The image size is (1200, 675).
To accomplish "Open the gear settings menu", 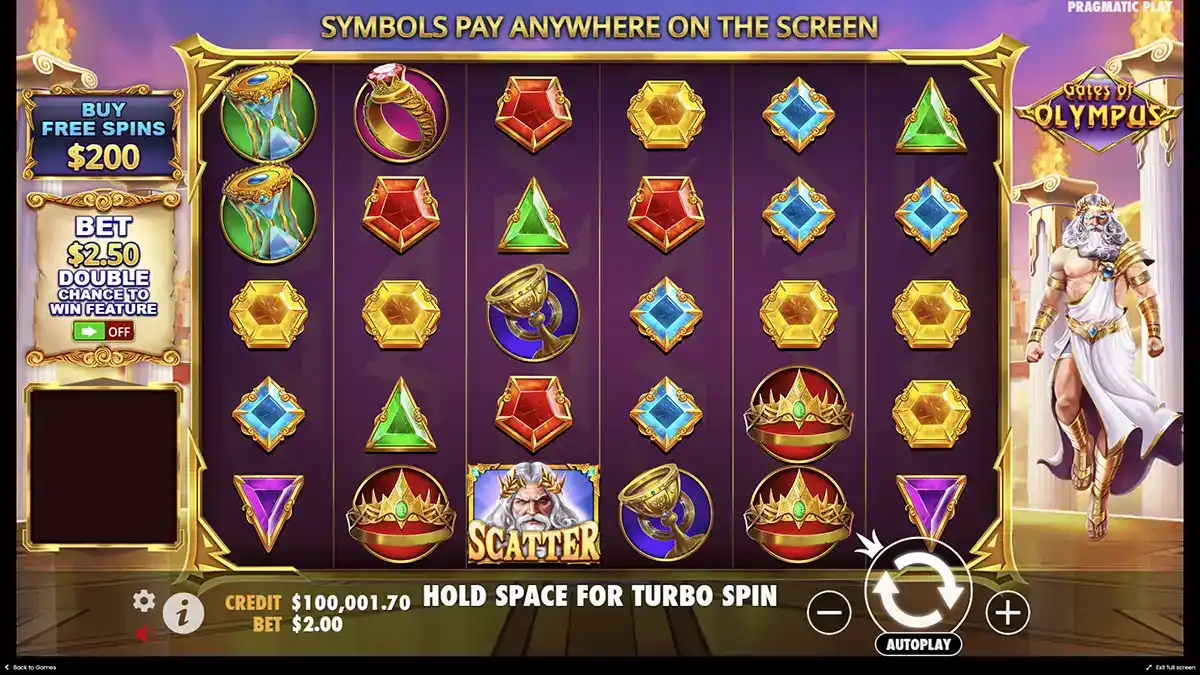I will 144,601.
